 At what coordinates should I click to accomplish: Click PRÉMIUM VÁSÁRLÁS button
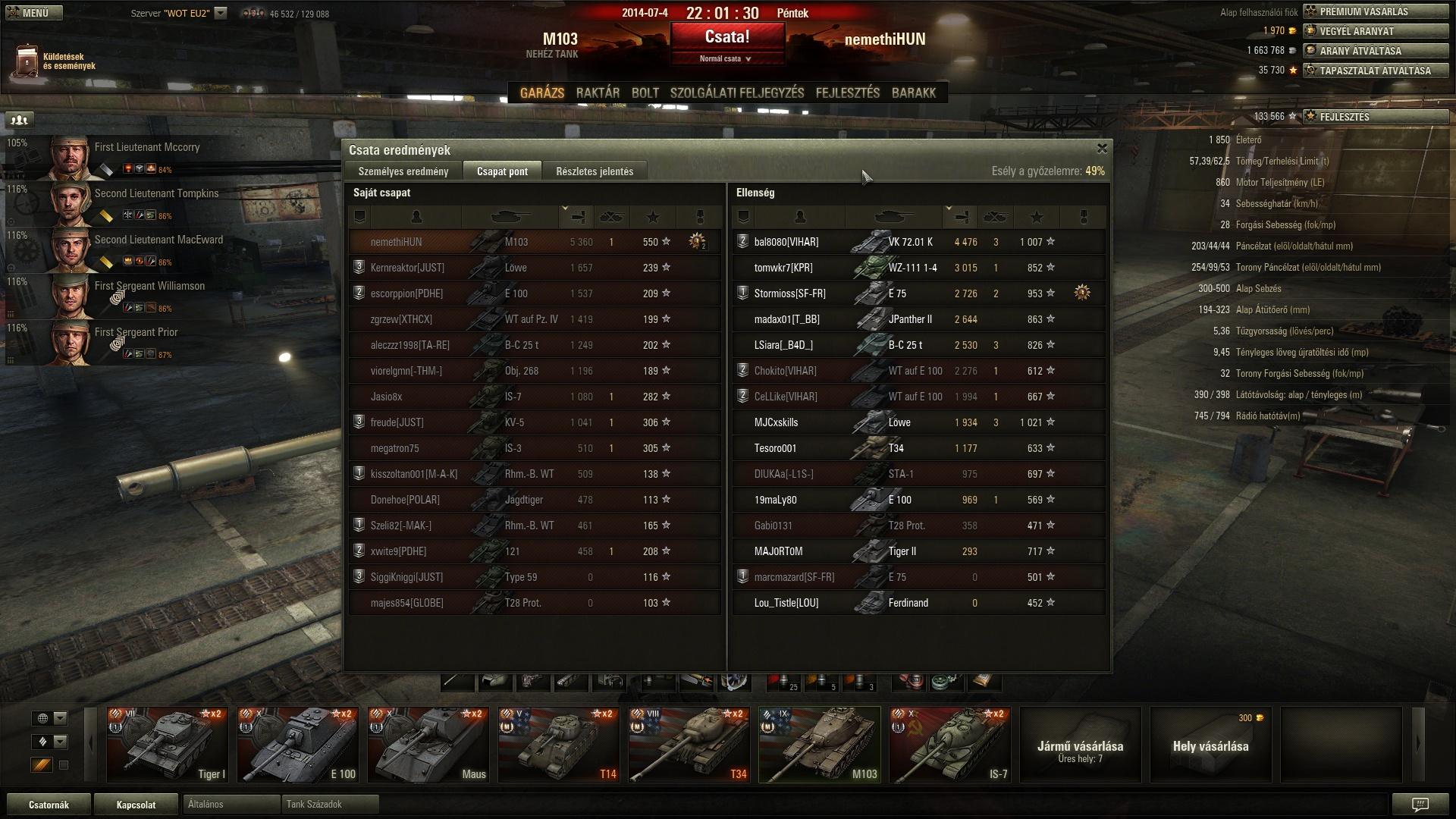point(1375,11)
